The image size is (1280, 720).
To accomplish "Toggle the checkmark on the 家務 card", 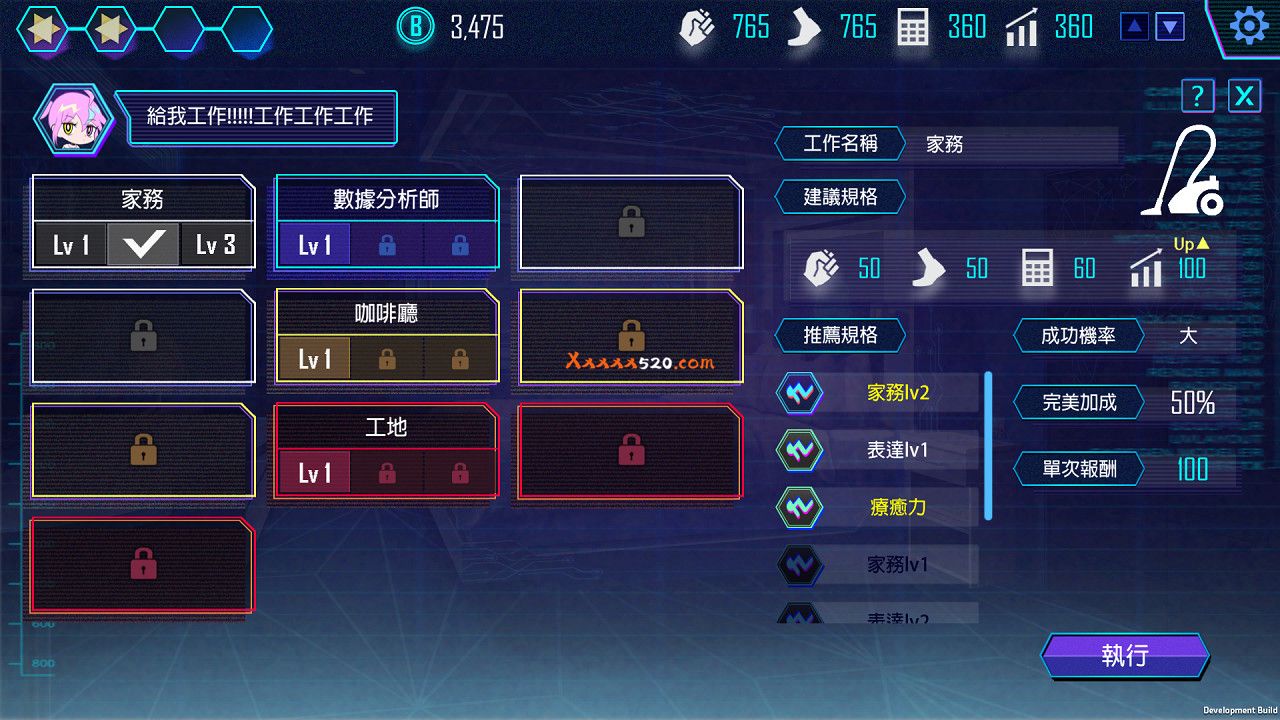I will [x=141, y=243].
